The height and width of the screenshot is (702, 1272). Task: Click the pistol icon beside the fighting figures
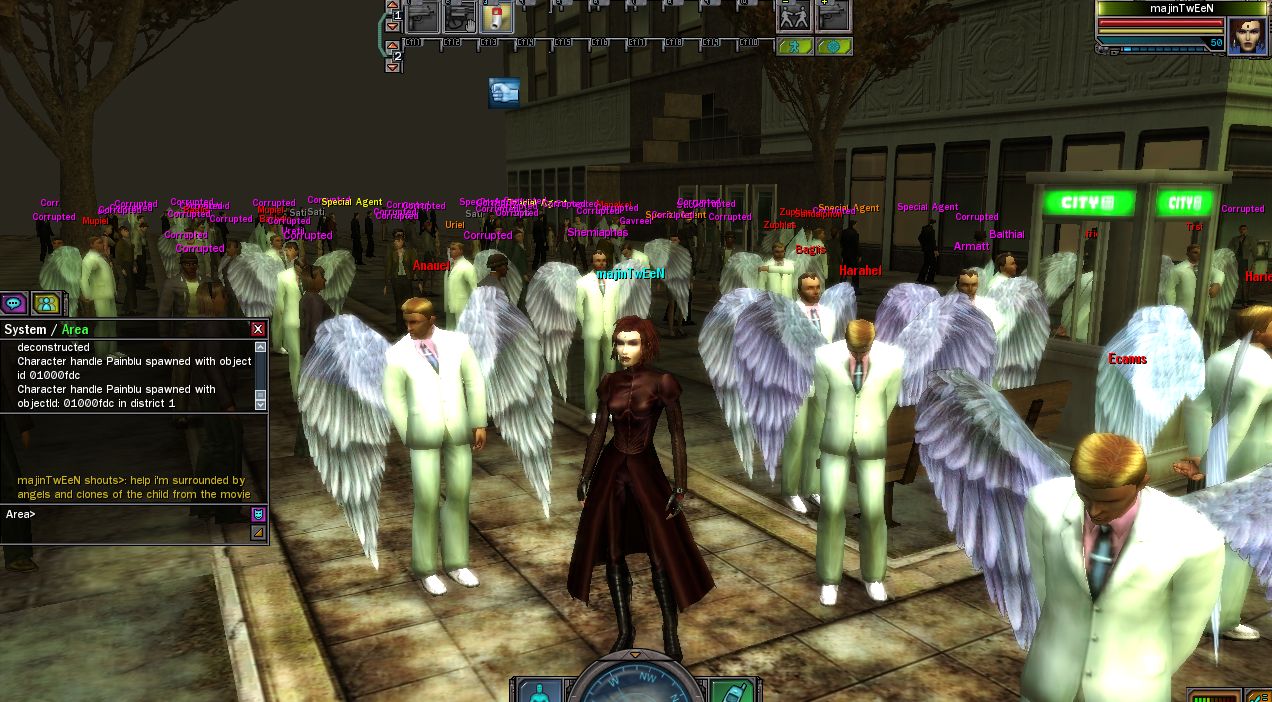coord(833,17)
